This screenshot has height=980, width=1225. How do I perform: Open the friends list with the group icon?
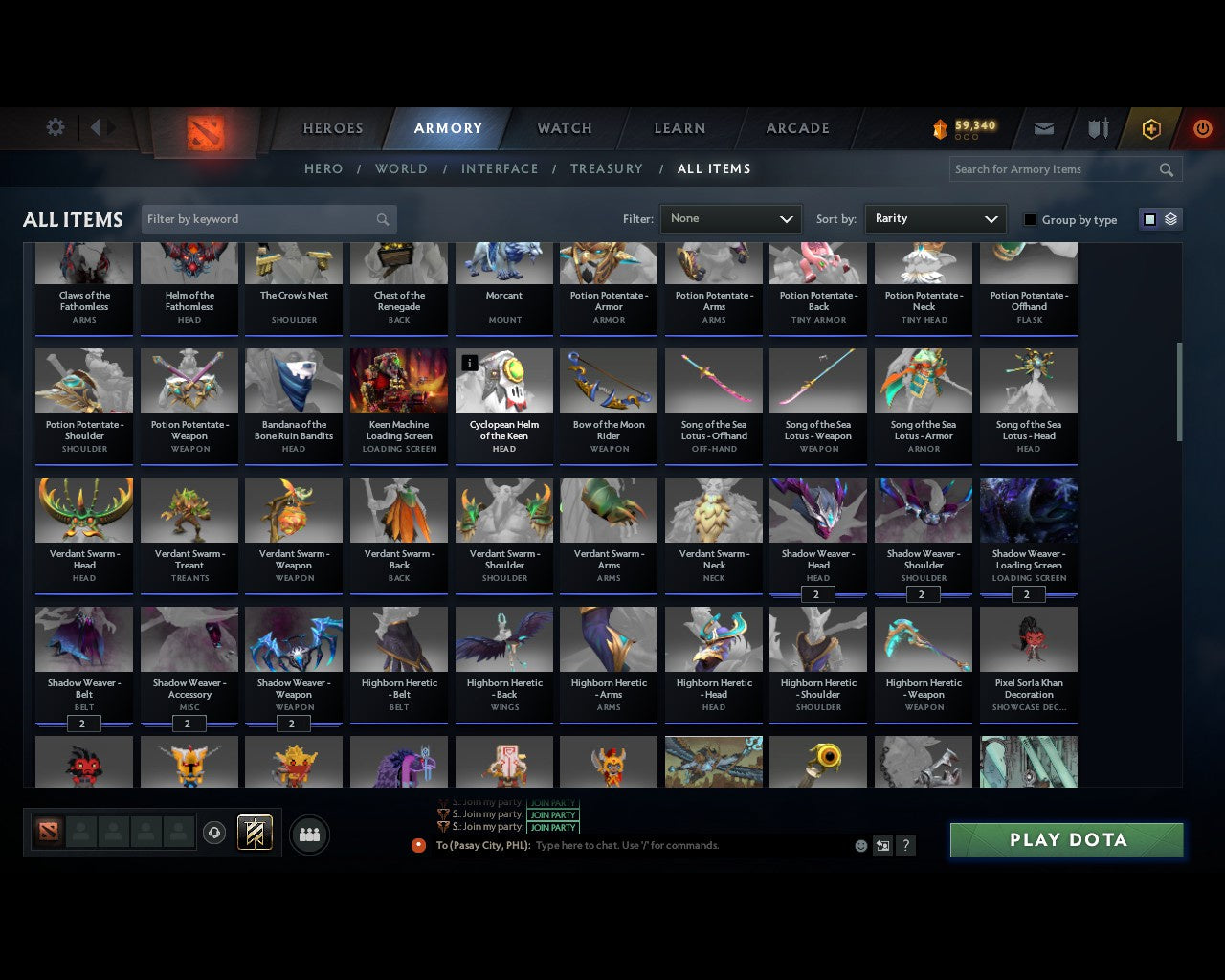(x=309, y=833)
